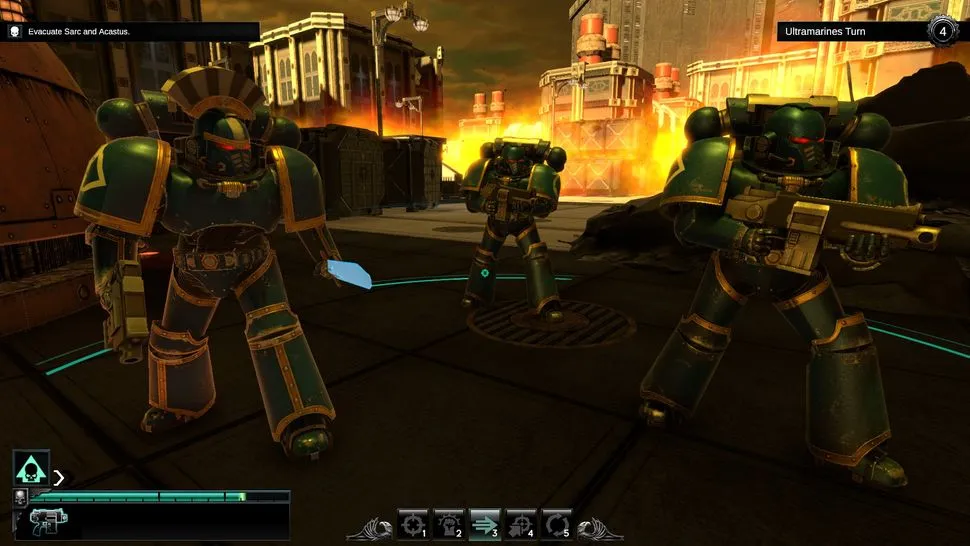Select the crosshair-with-arrow action numbered 4
The width and height of the screenshot is (970, 546).
[520, 524]
